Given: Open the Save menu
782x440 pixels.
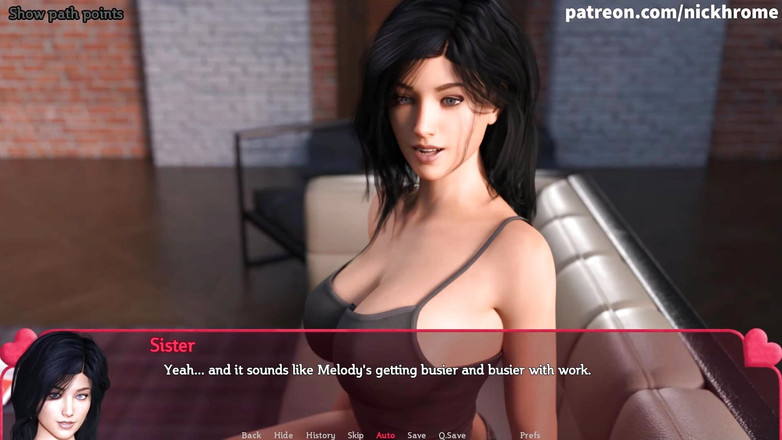Looking at the screenshot, I should (x=416, y=435).
